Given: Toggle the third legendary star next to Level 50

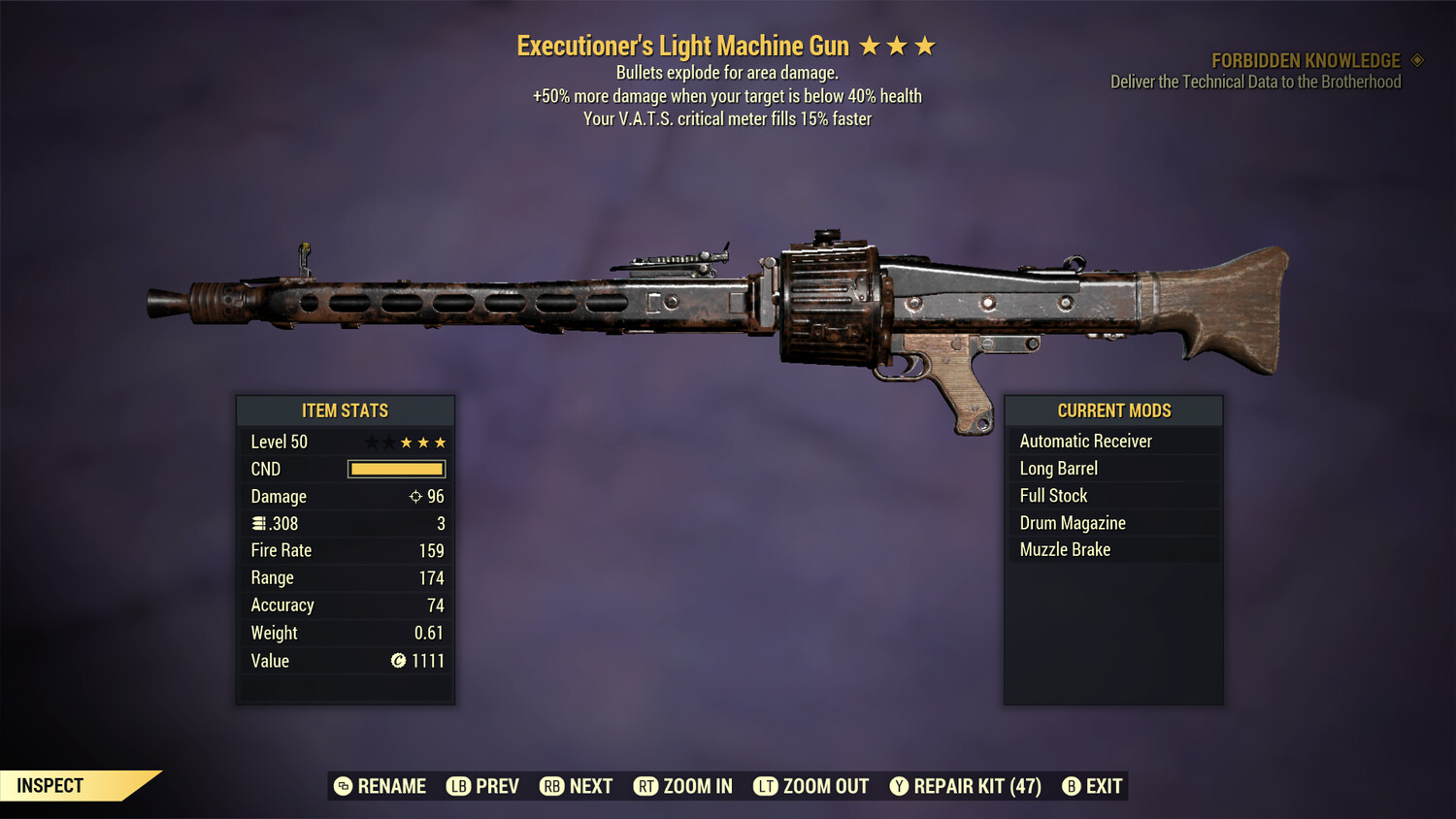Looking at the screenshot, I should click(439, 442).
